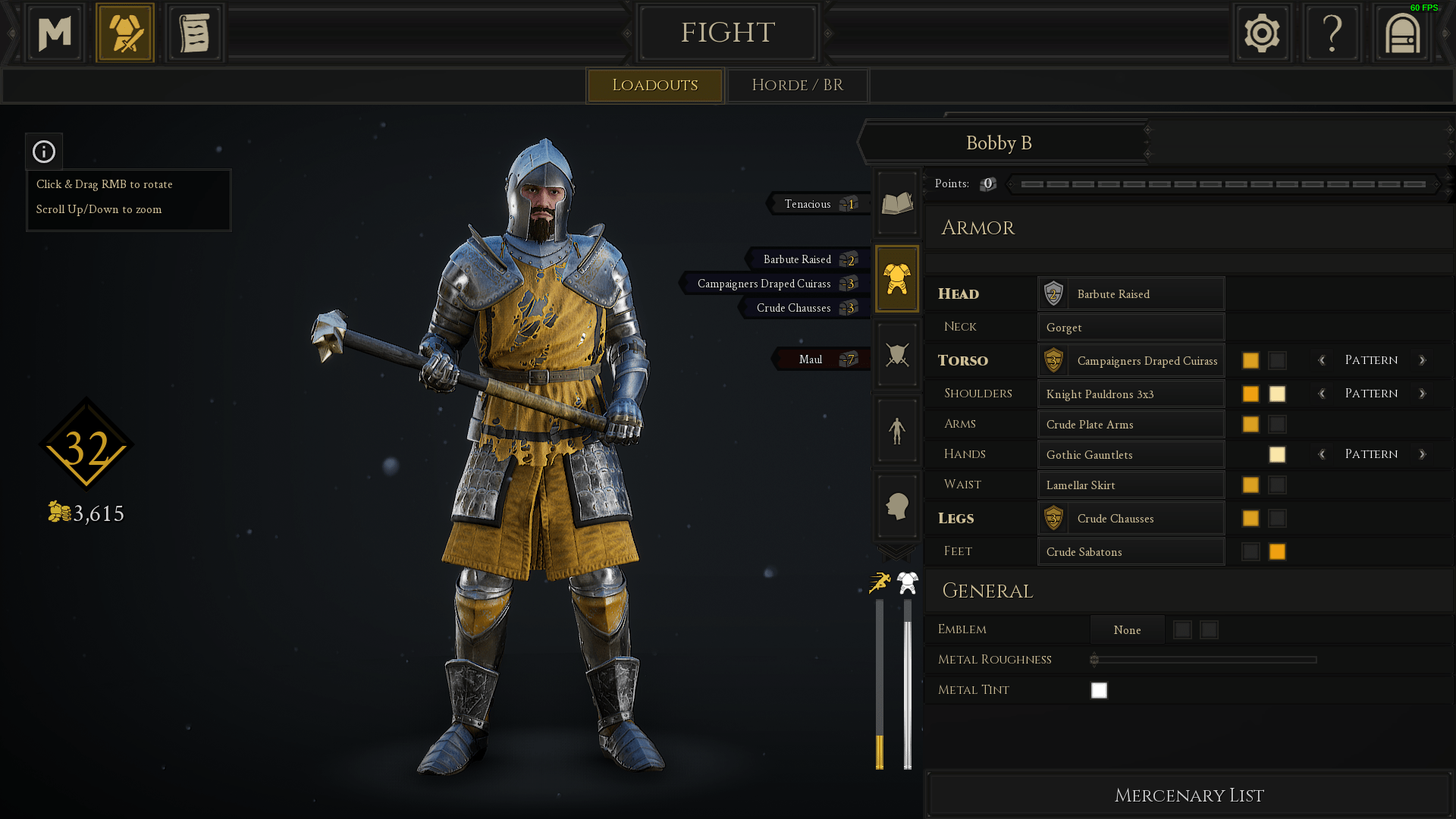Adjust the Metal Roughness slider
Image resolution: width=1456 pixels, height=819 pixels.
[x=1203, y=660]
